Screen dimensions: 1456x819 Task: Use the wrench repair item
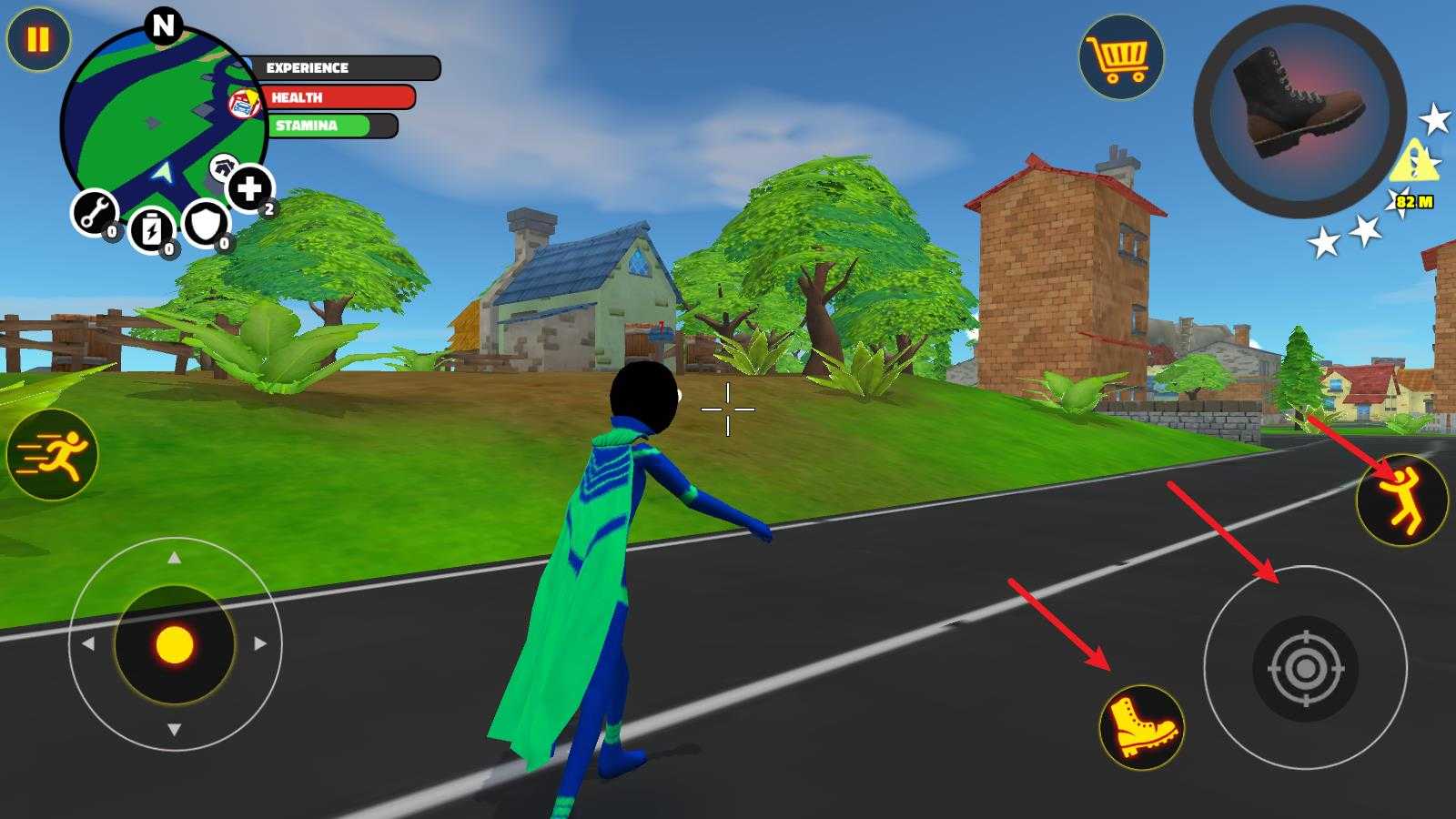[x=94, y=212]
